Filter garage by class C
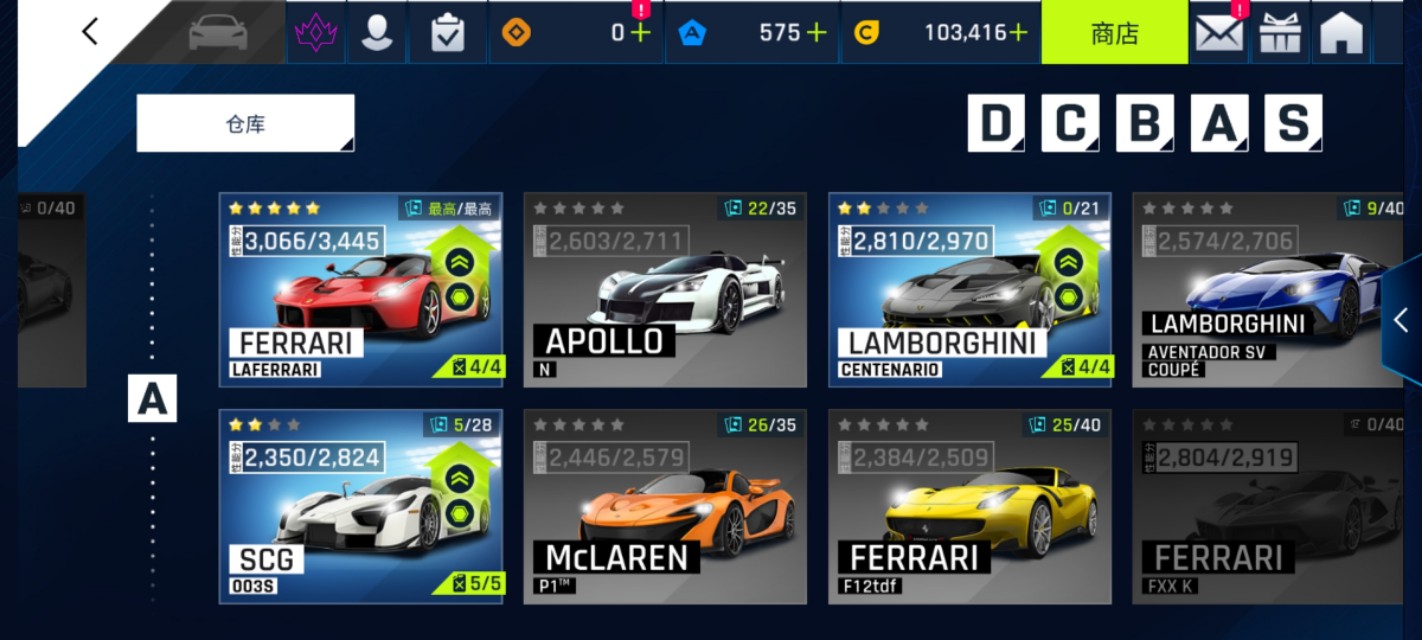The image size is (1422, 640). tap(1070, 123)
